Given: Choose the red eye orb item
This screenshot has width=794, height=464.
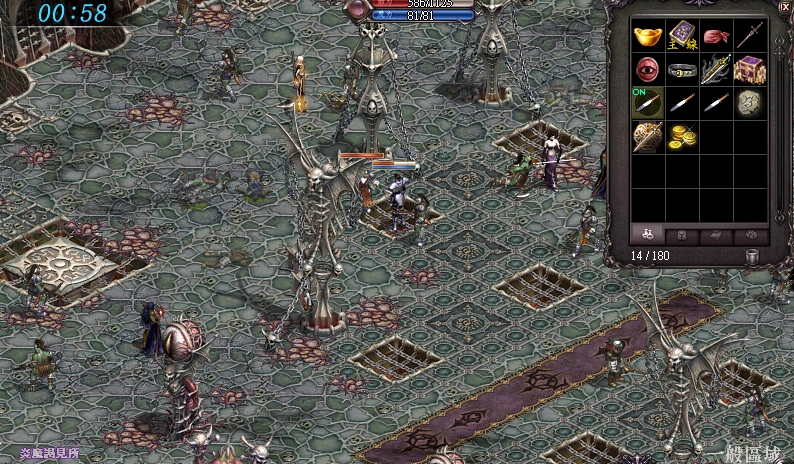Looking at the screenshot, I should [648, 70].
